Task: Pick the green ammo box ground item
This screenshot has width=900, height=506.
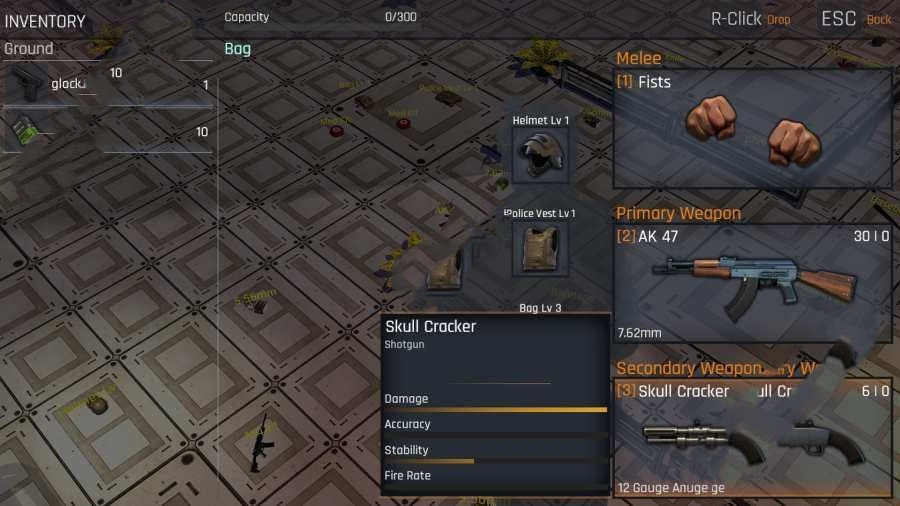Action: [x=28, y=131]
